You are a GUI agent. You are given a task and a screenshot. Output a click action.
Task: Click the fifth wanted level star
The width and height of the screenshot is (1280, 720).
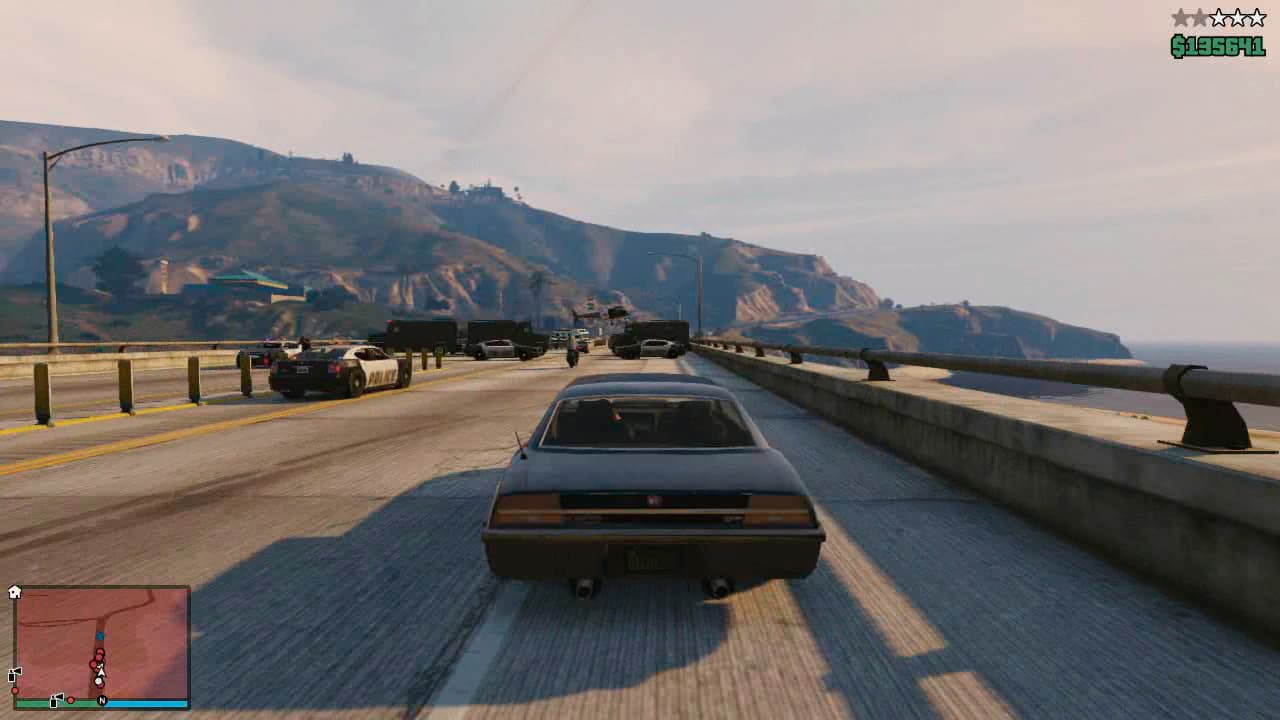[x=1256, y=17]
